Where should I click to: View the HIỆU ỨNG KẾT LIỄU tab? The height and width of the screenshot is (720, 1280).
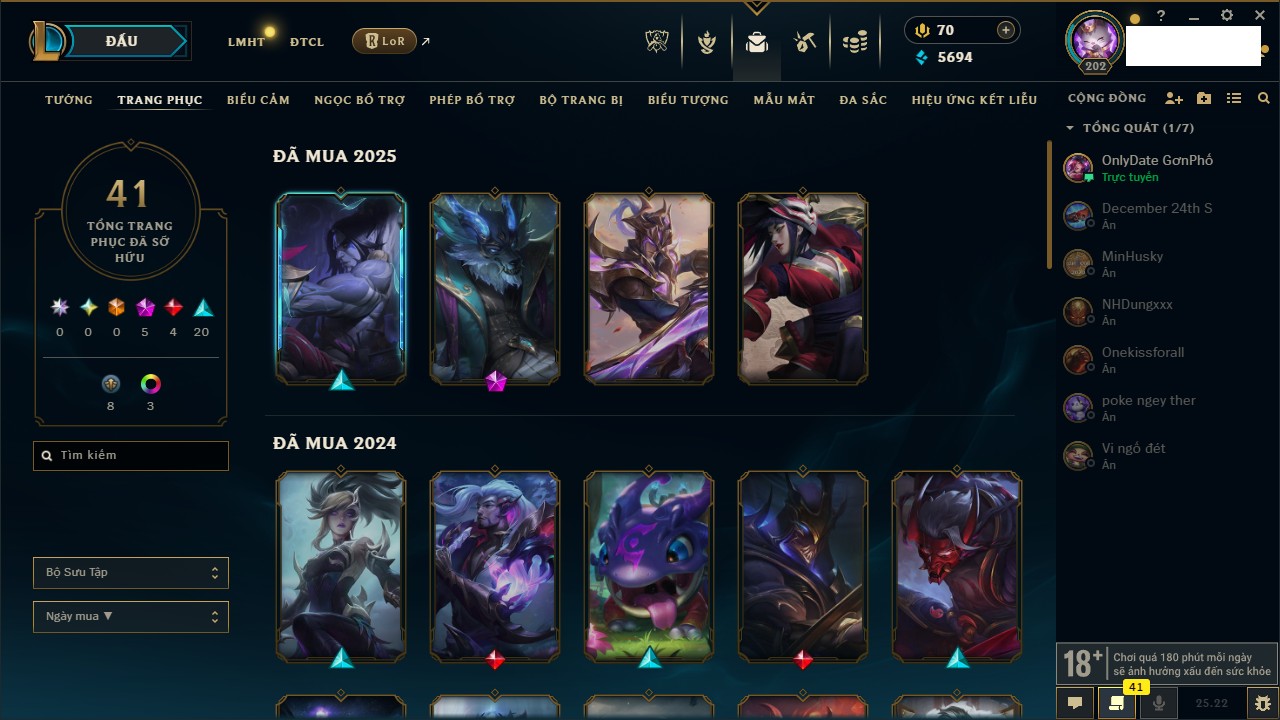(974, 100)
